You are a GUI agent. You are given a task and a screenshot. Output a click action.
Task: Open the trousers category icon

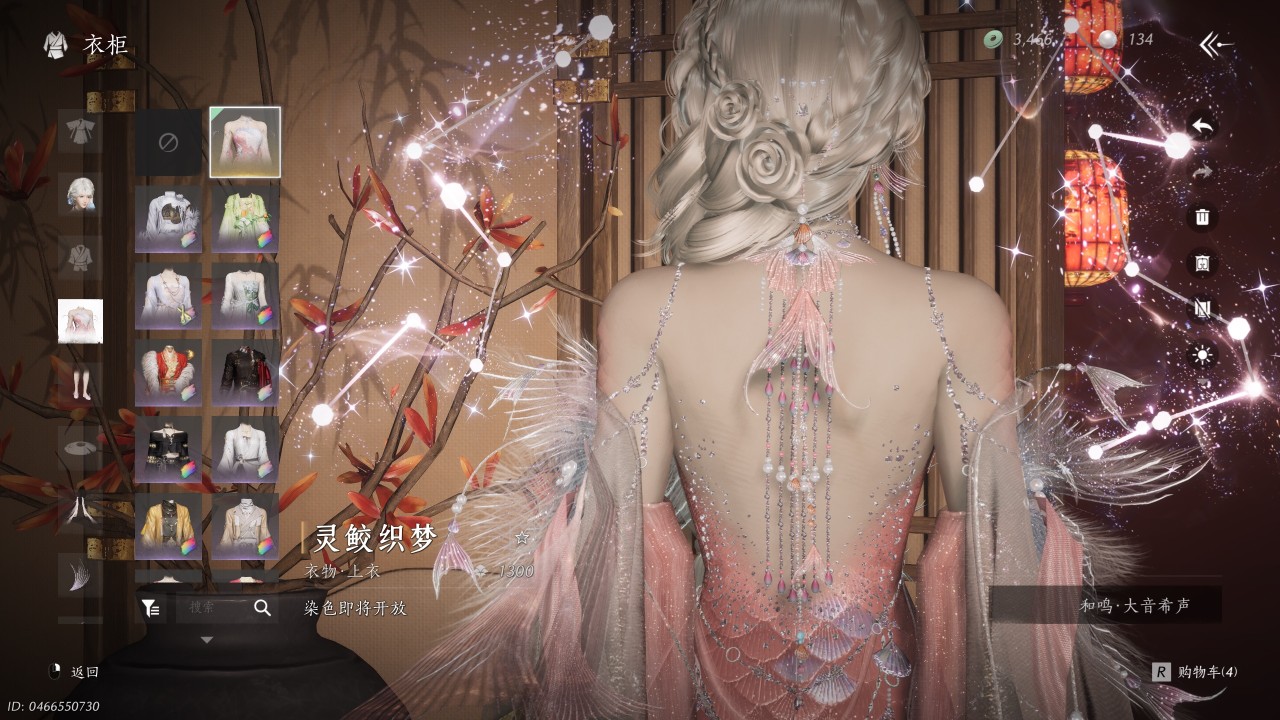[80, 385]
